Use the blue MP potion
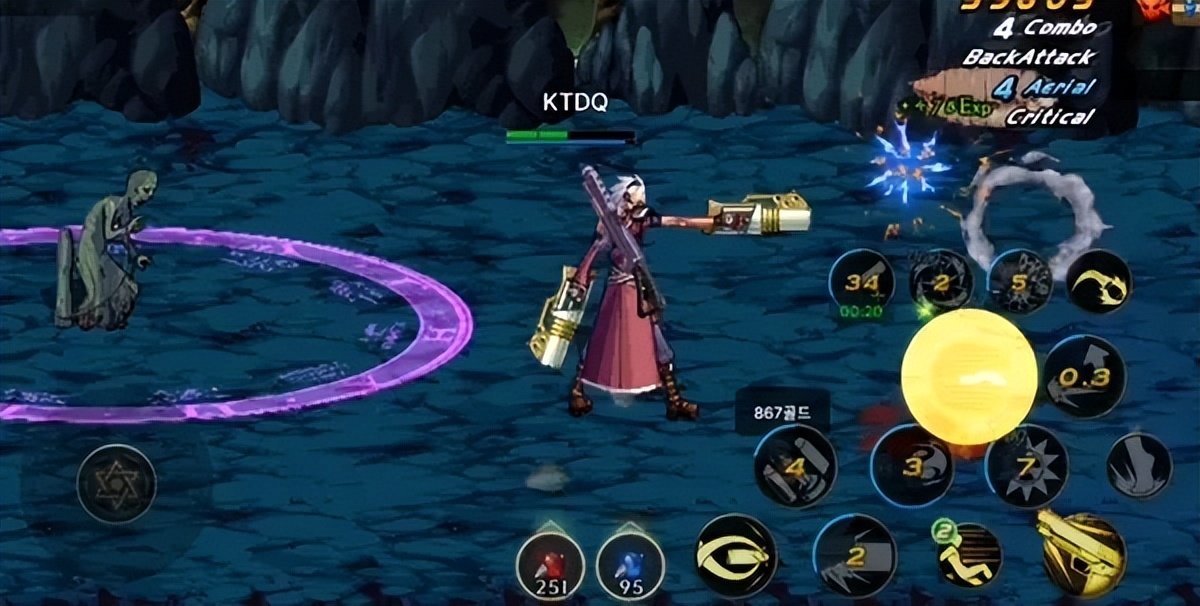The height and width of the screenshot is (606, 1200). pyautogui.click(x=630, y=565)
